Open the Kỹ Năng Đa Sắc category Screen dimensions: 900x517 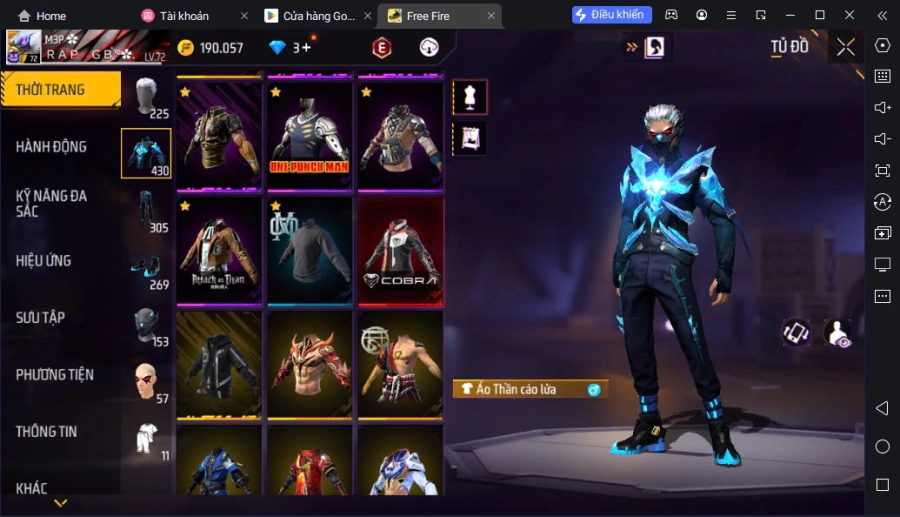[52, 203]
